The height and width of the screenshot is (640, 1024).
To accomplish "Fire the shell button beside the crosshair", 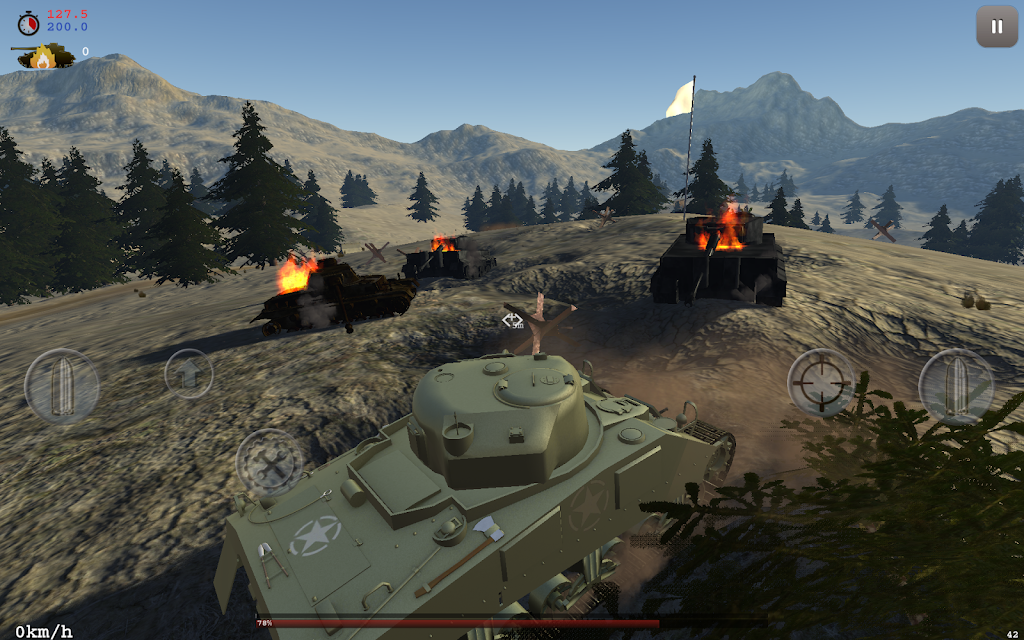I will (x=956, y=386).
